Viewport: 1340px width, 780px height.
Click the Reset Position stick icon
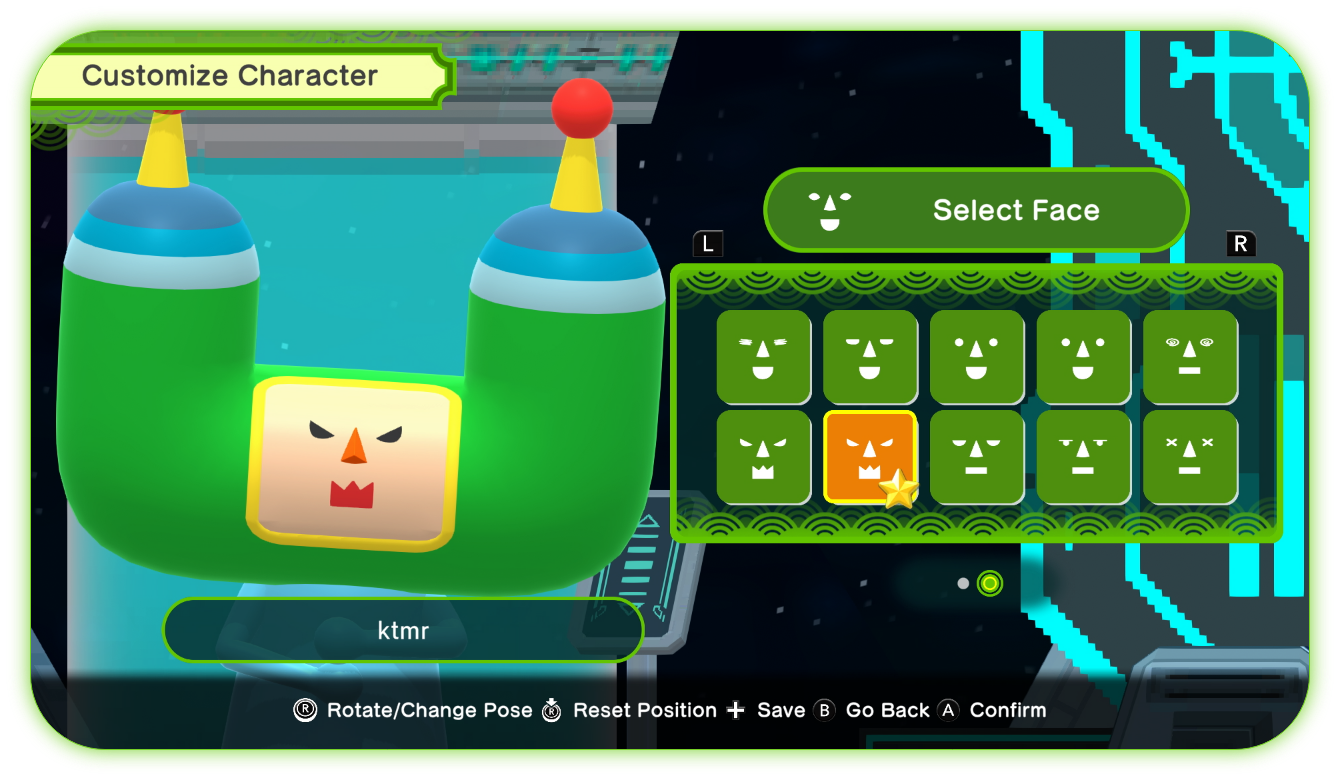pos(551,710)
